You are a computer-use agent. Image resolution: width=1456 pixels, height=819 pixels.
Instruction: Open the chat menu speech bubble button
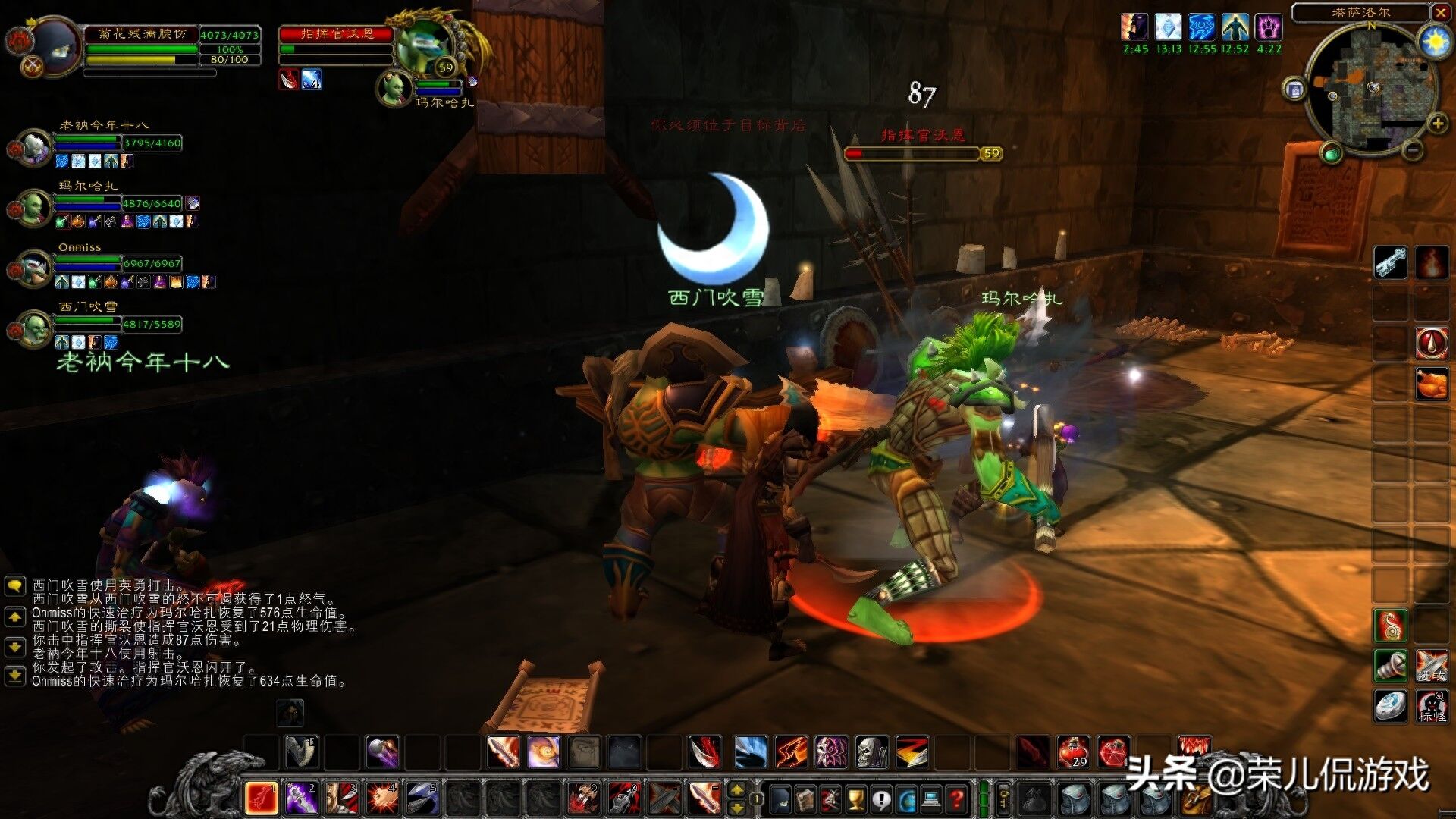pos(14,586)
